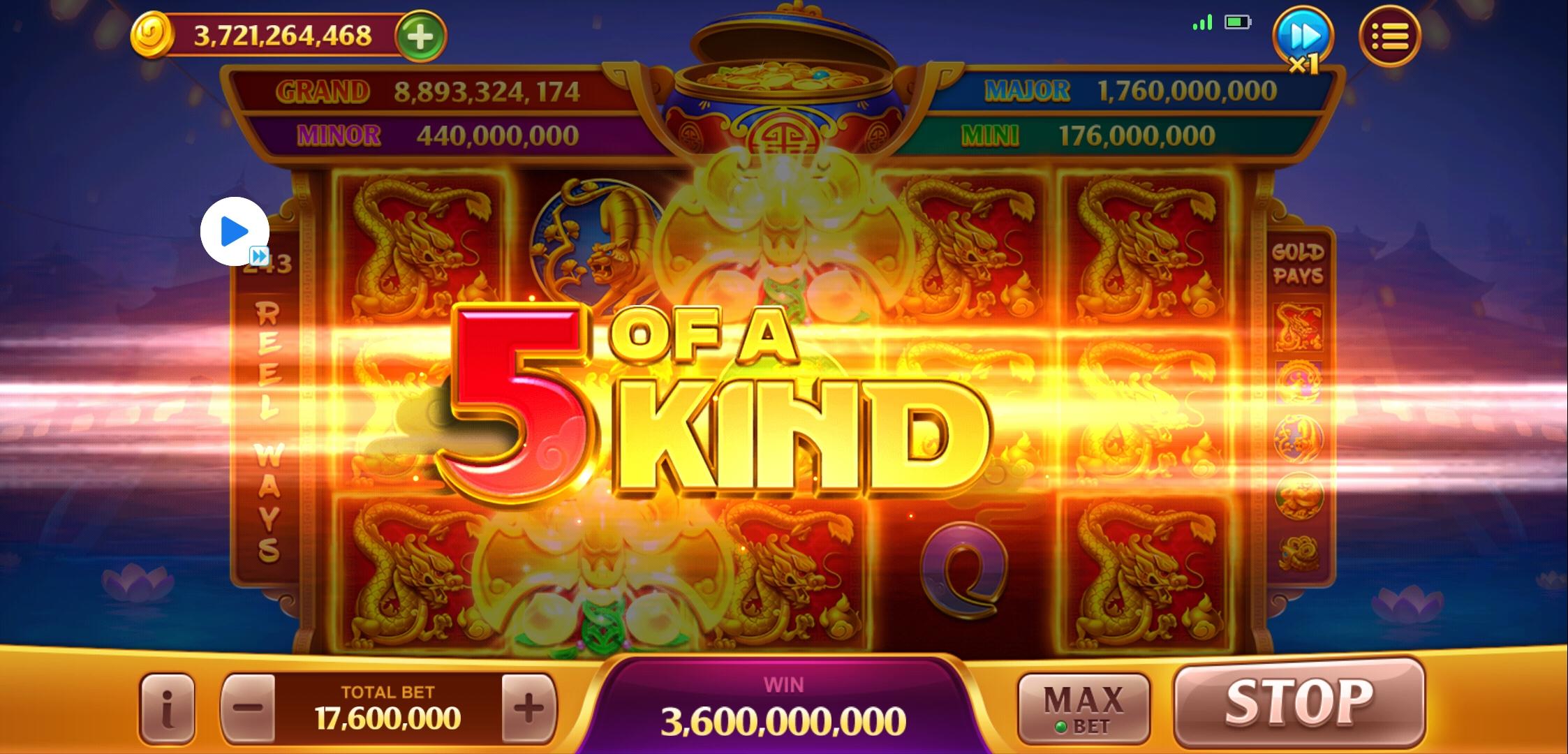The height and width of the screenshot is (754, 1568).
Task: Click the gold coin balance icon
Action: point(151,36)
